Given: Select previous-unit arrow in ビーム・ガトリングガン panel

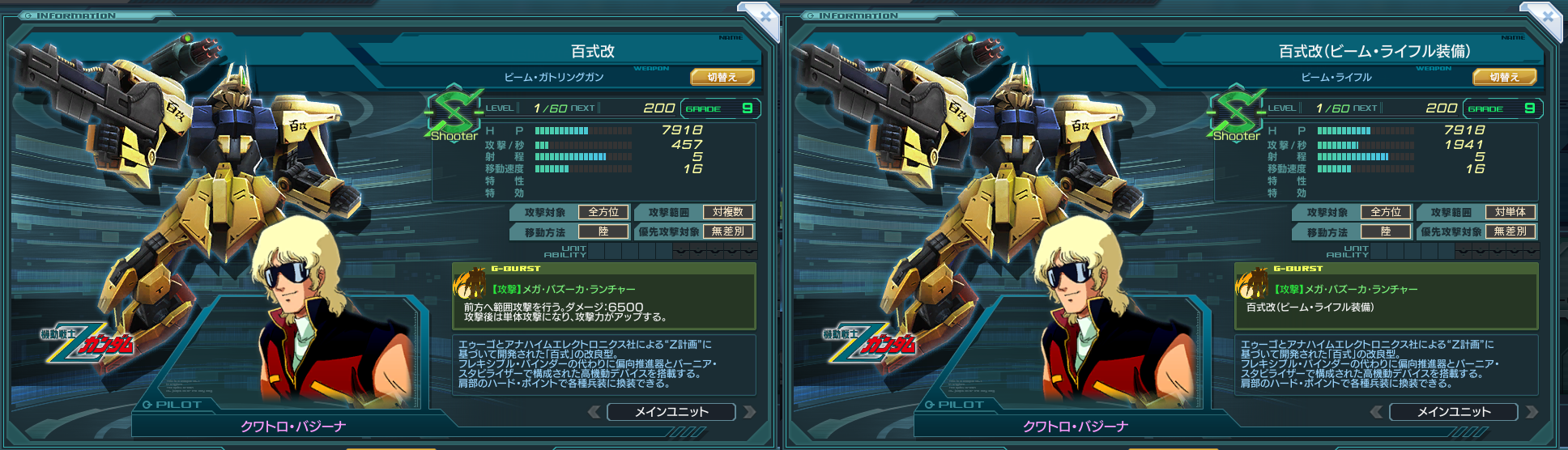Looking at the screenshot, I should click(594, 412).
